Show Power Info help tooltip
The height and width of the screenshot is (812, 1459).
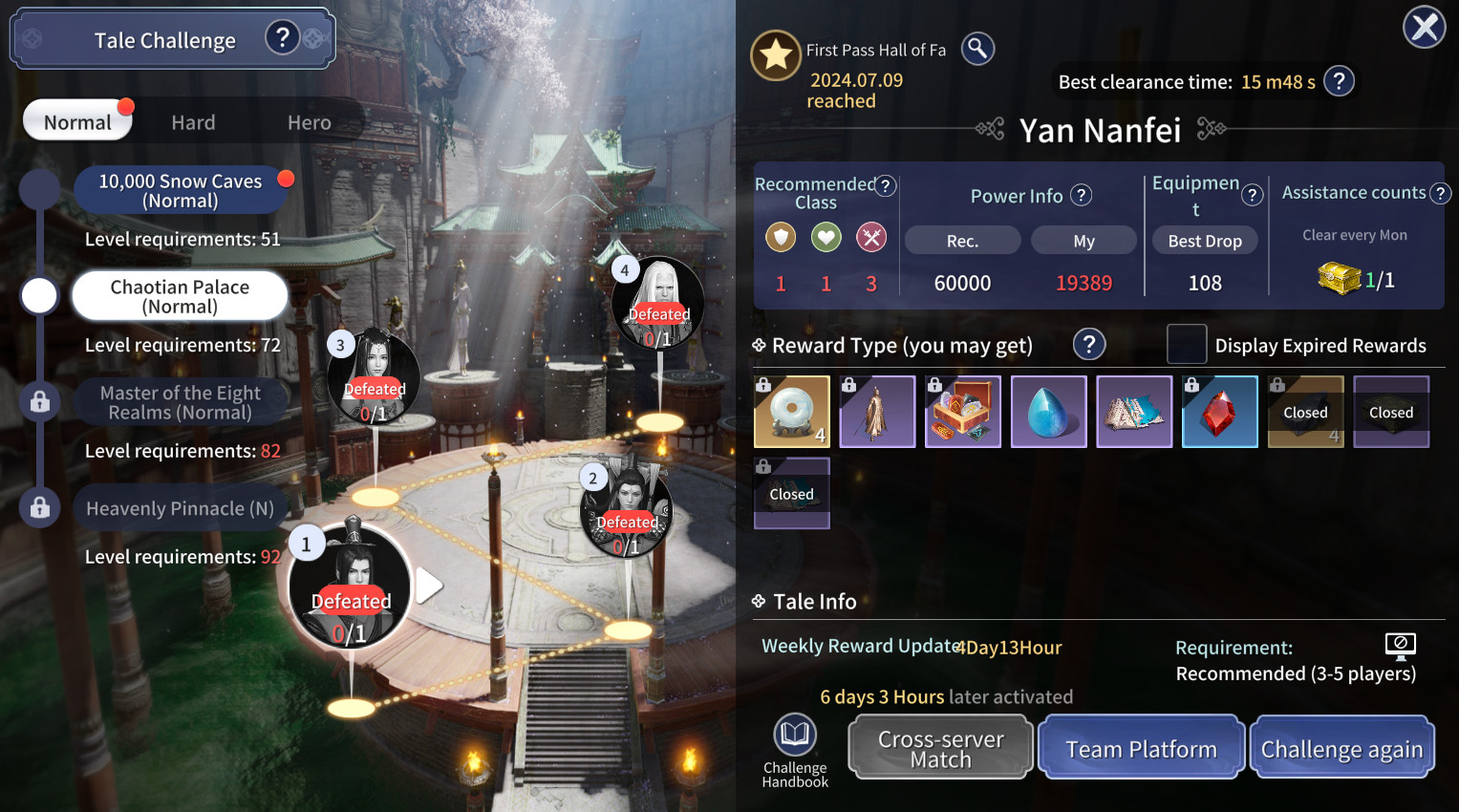coord(1081,195)
